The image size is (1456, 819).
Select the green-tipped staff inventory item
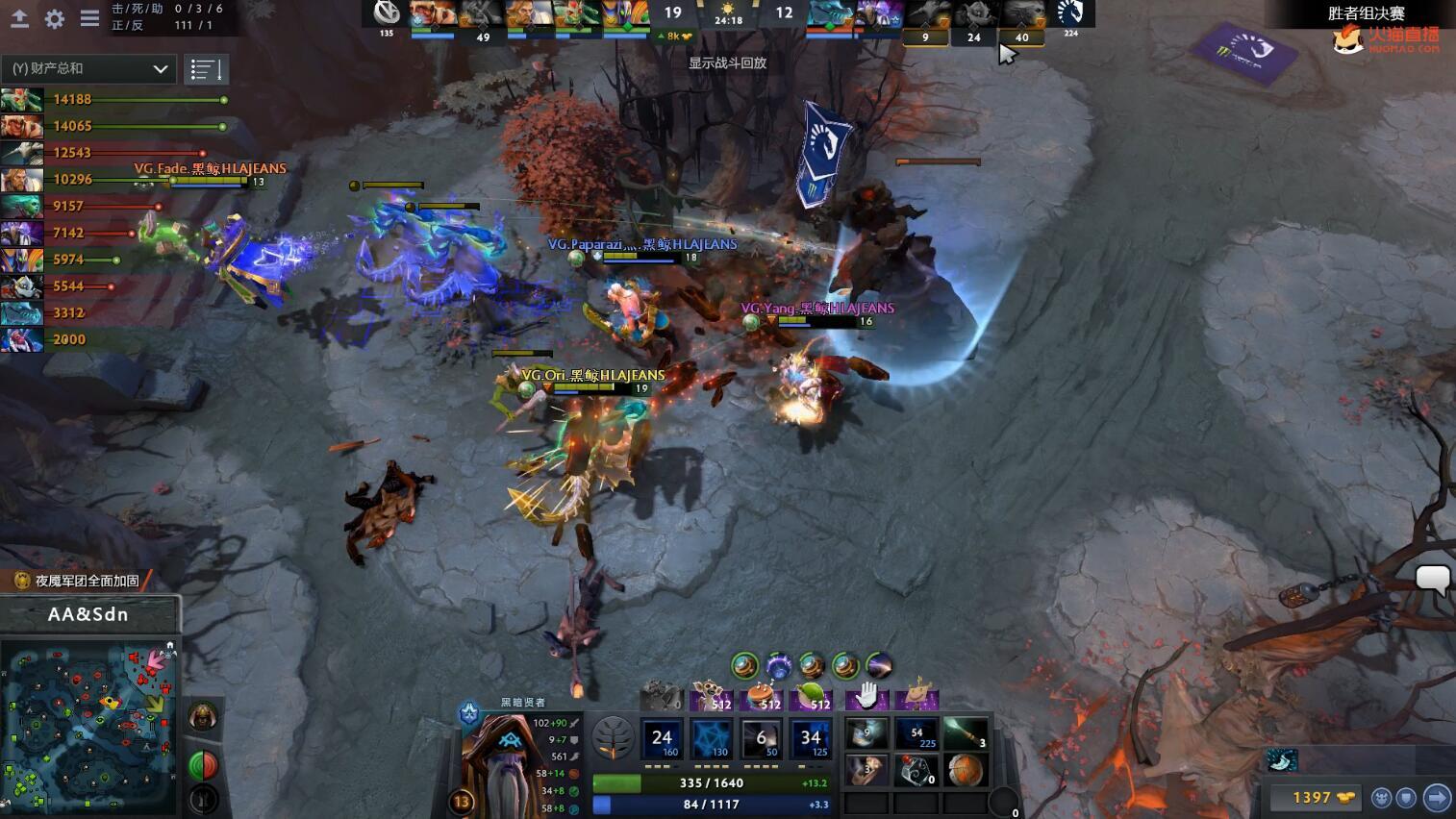(x=965, y=734)
